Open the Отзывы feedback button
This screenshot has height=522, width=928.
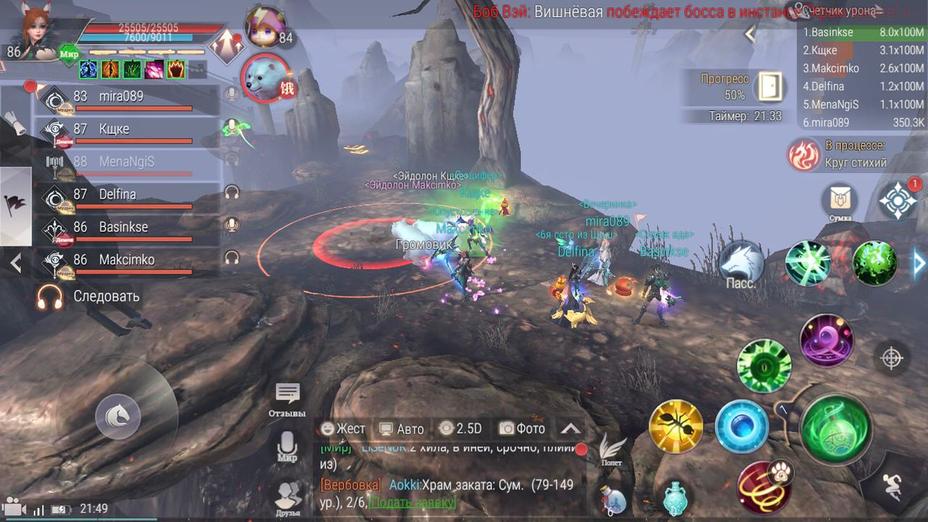(x=288, y=398)
